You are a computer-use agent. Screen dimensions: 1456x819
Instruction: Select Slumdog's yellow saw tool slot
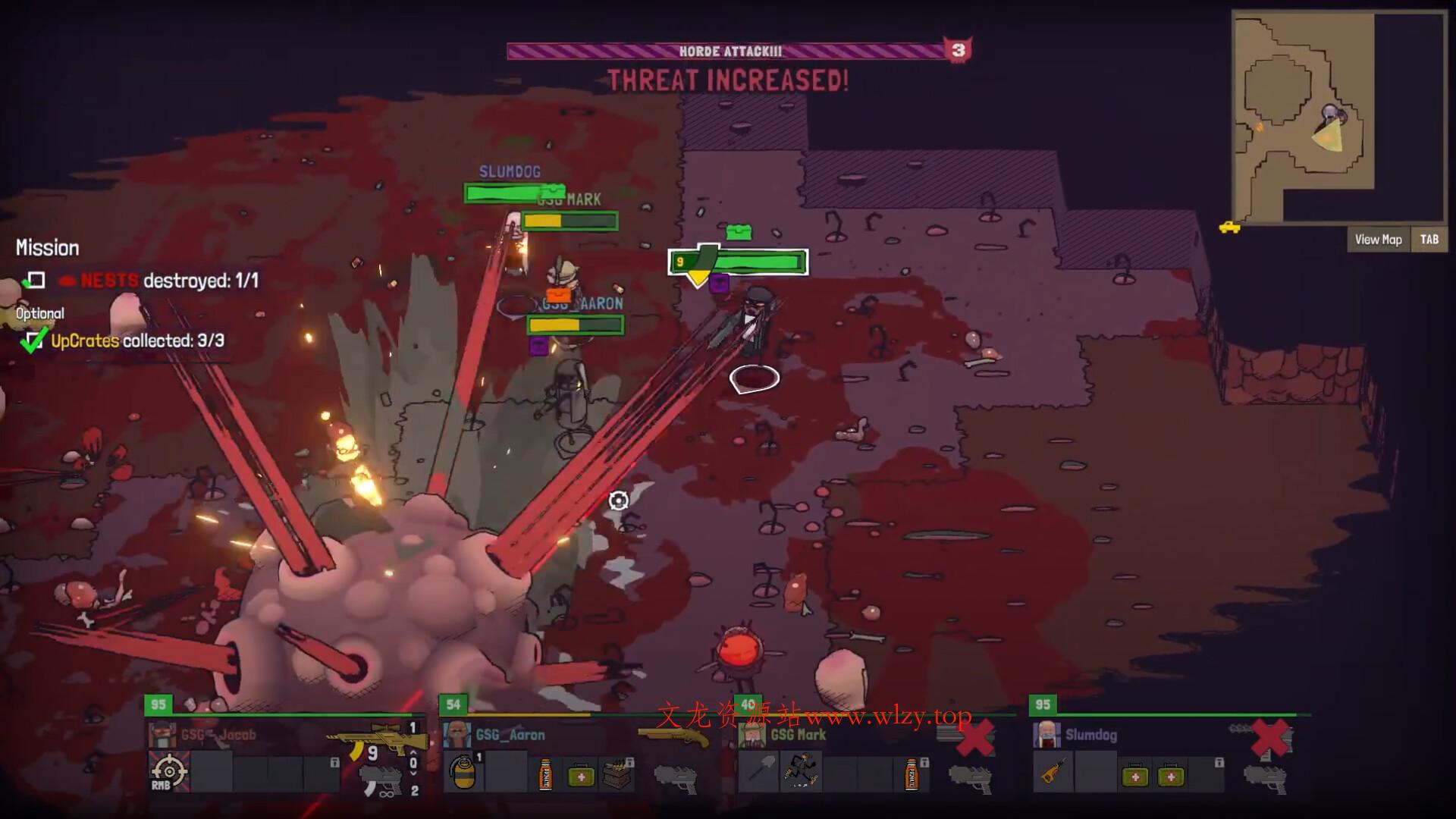1053,773
